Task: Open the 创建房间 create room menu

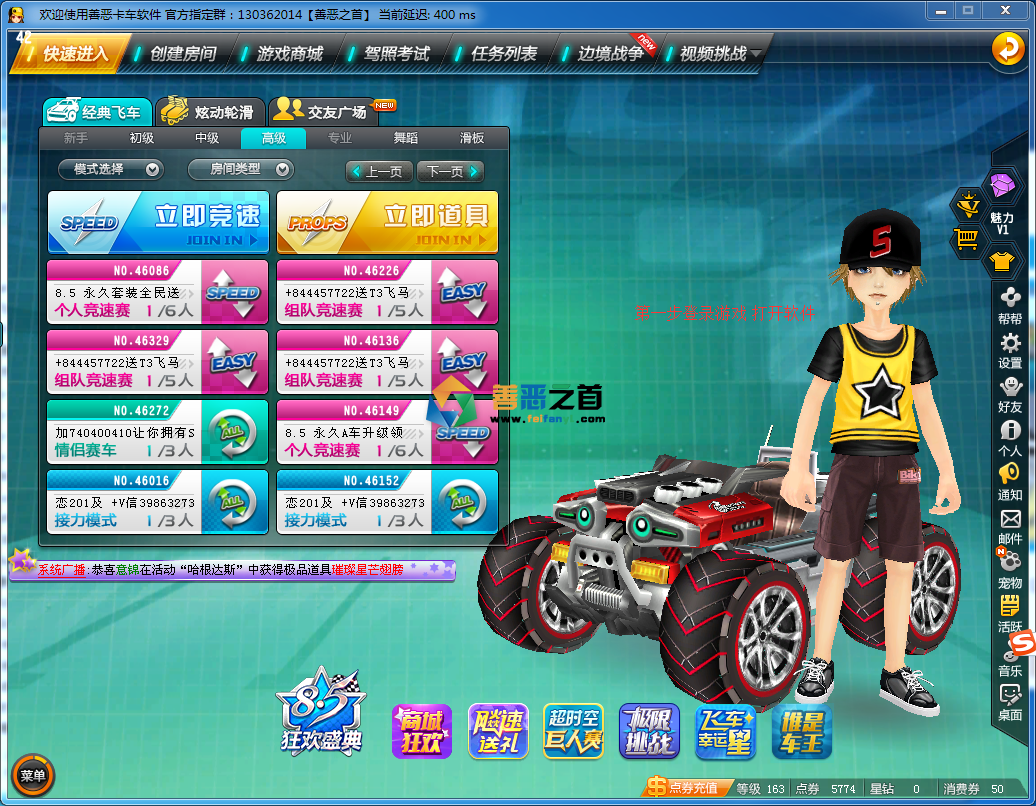Action: coord(182,54)
